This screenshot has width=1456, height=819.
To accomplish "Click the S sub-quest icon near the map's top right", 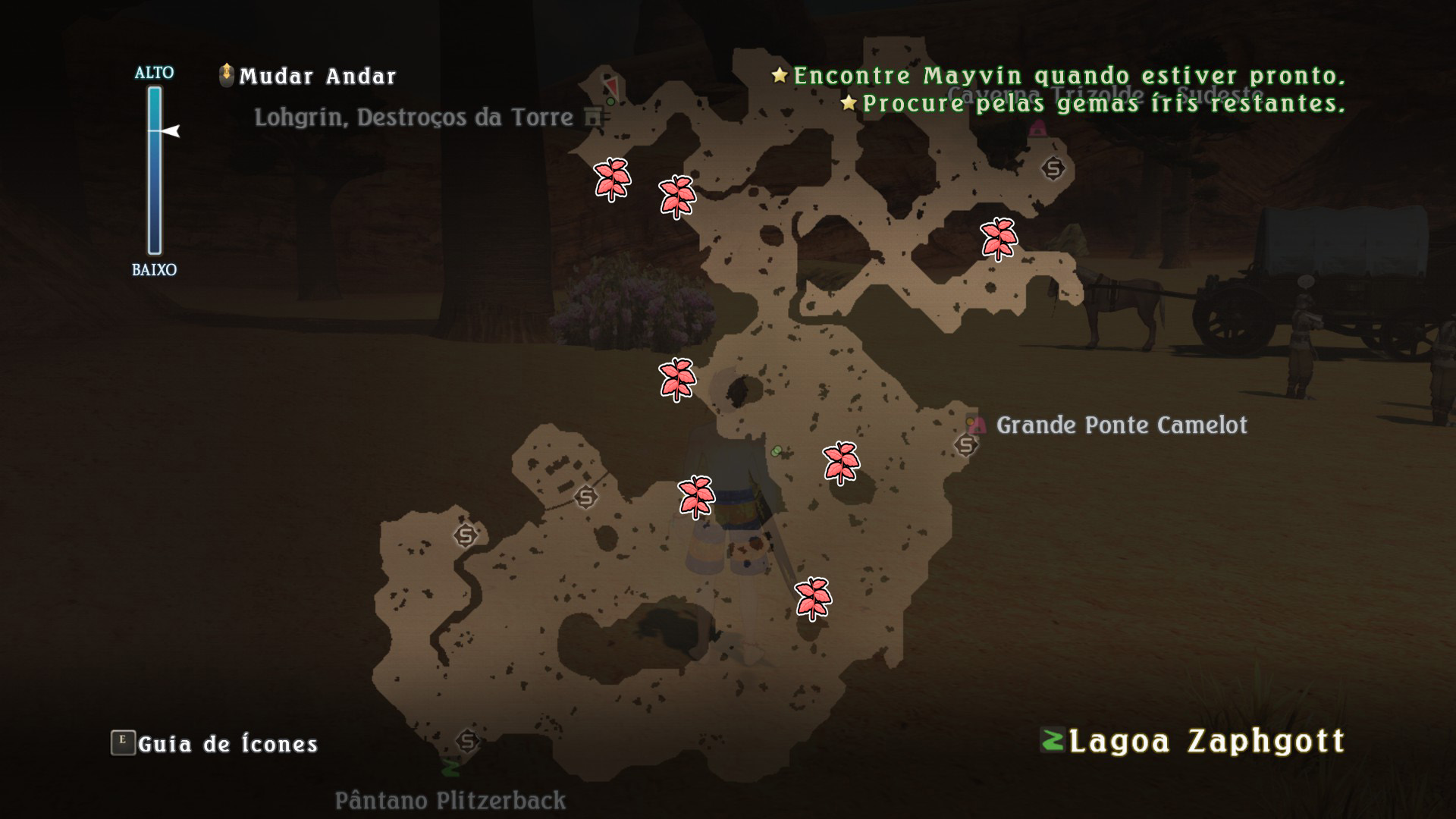I will (x=1052, y=168).
